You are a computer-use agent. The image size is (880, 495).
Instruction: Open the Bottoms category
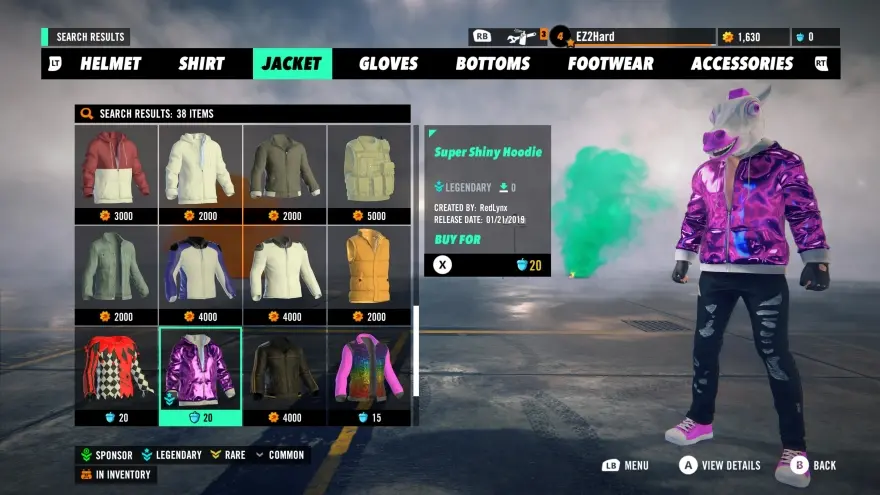click(492, 64)
